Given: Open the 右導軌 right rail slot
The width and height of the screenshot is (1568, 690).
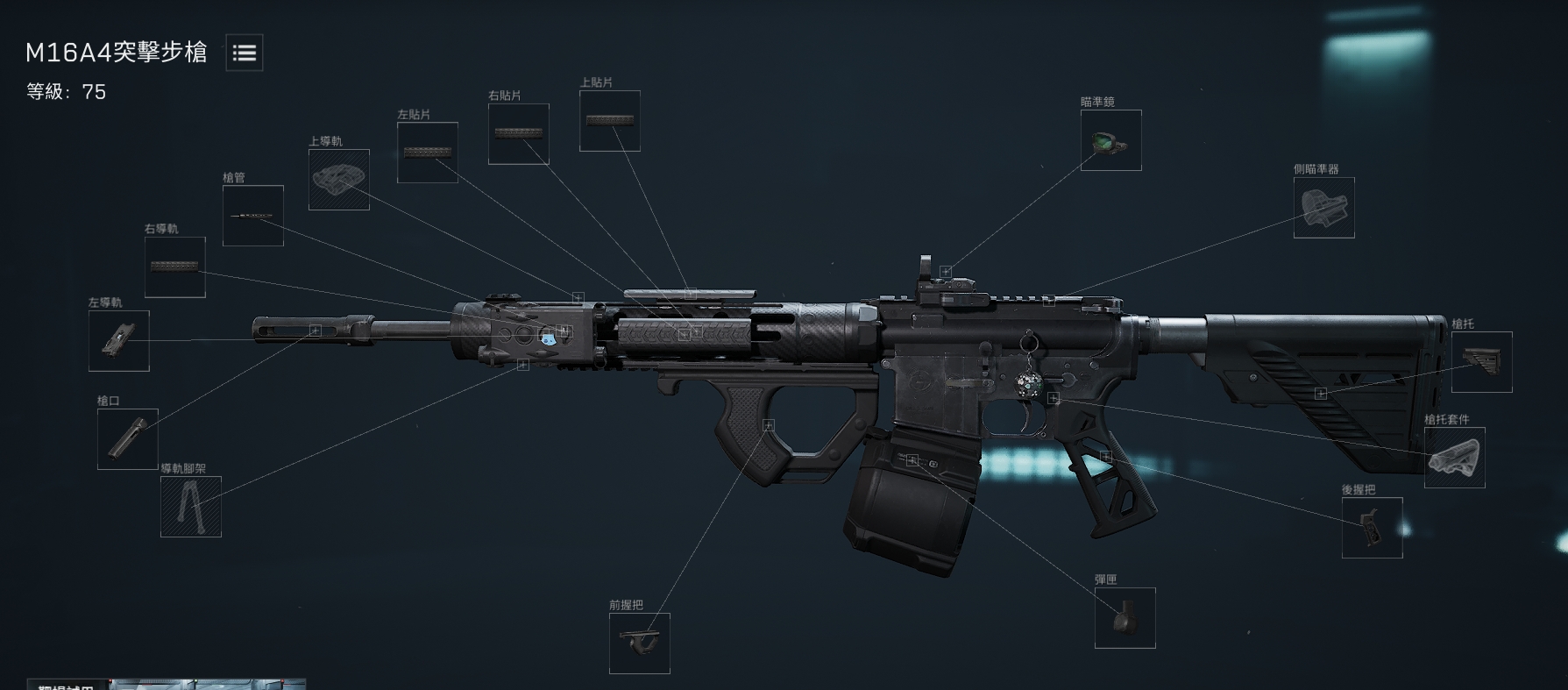Looking at the screenshot, I should click(x=174, y=267).
